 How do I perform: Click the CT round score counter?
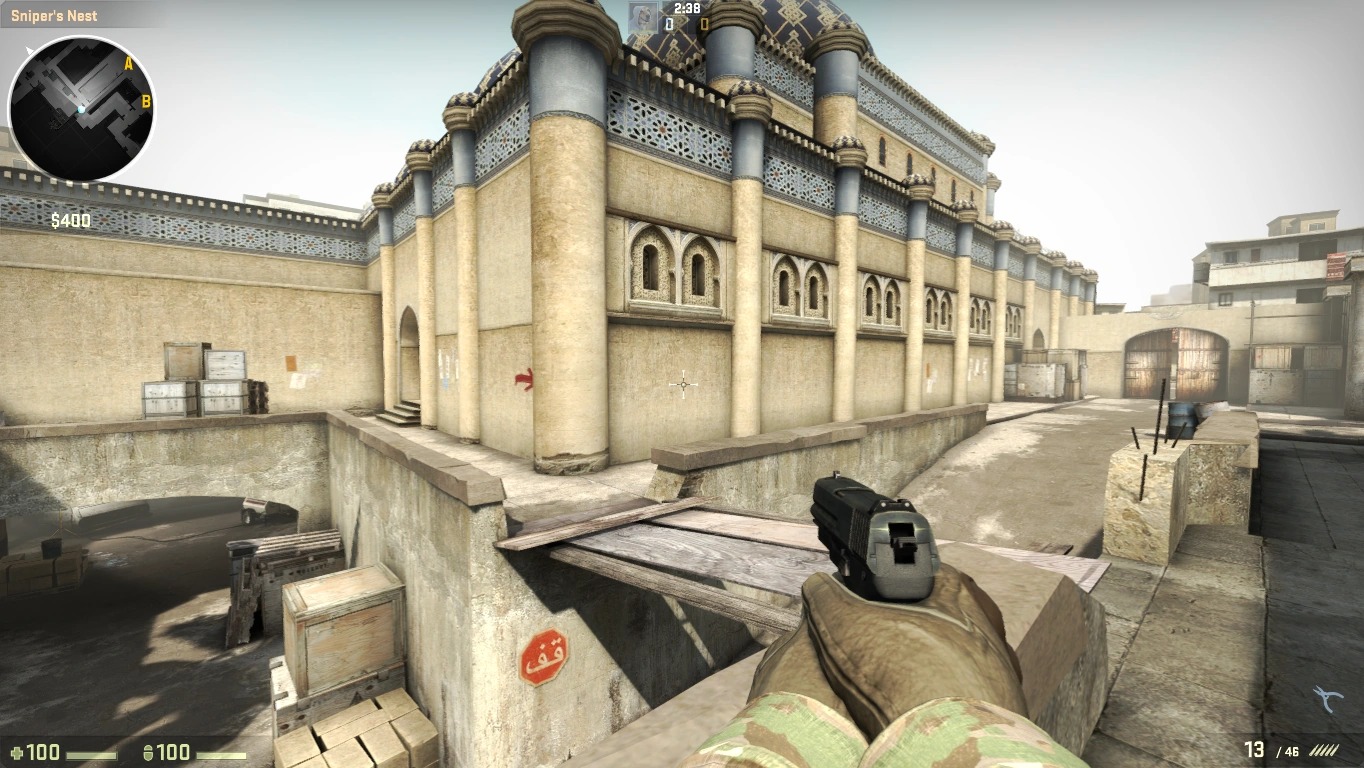point(668,23)
